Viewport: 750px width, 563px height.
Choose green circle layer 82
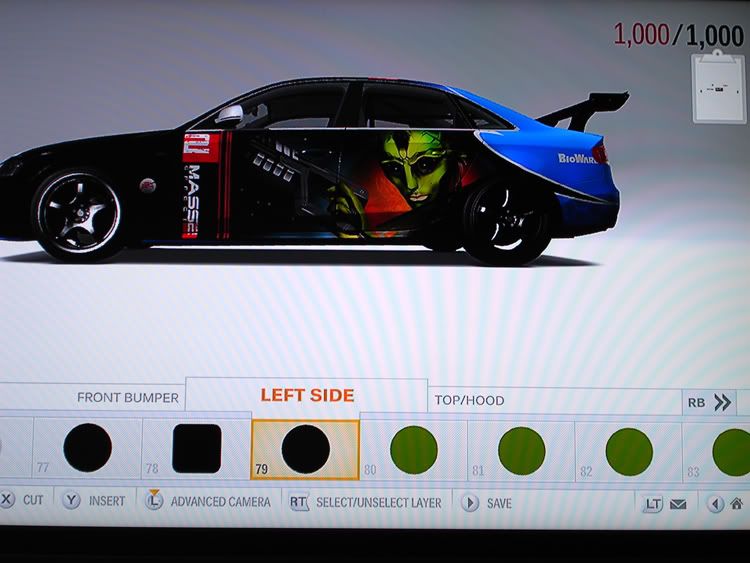[629, 451]
